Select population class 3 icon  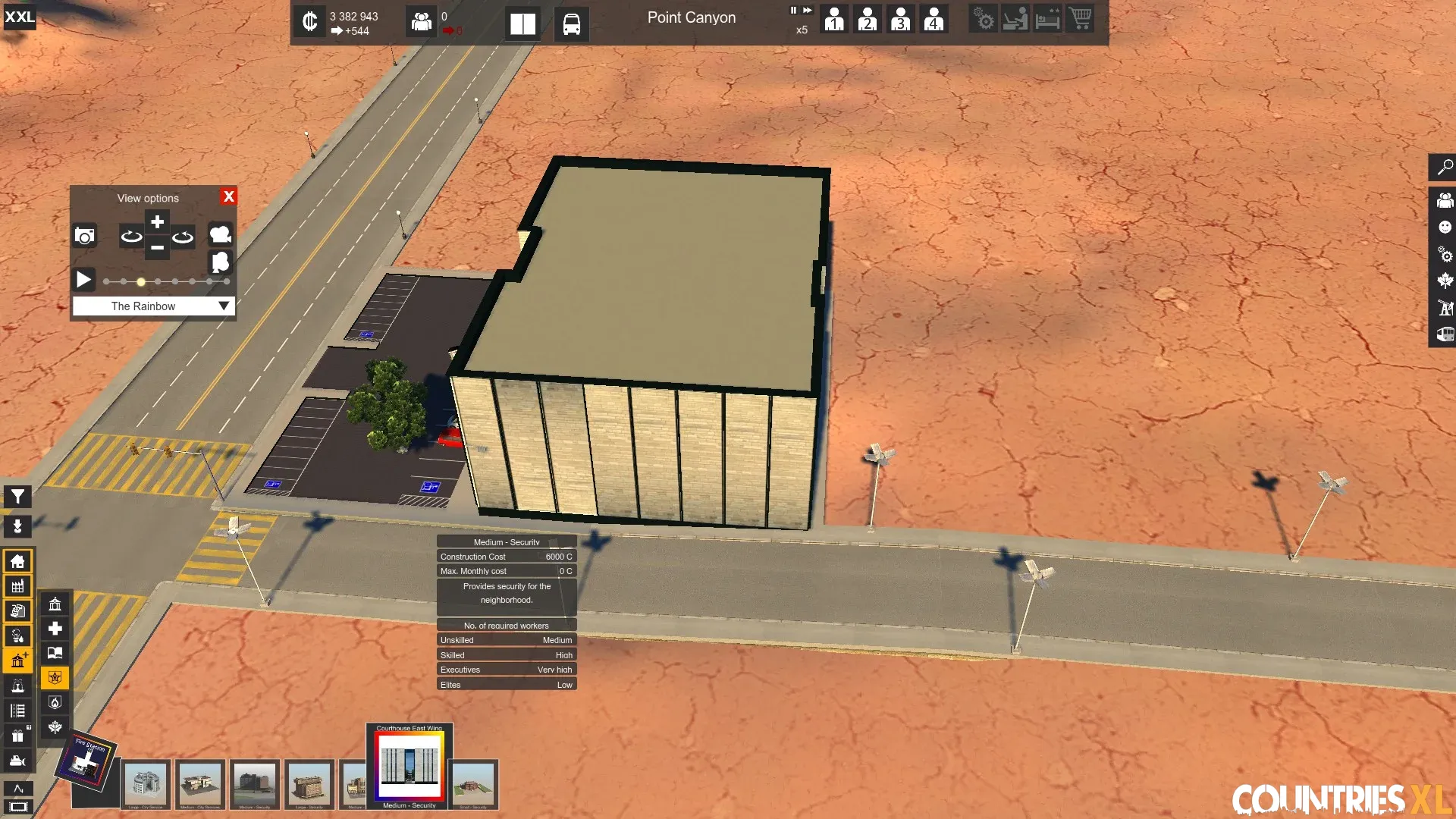click(900, 19)
